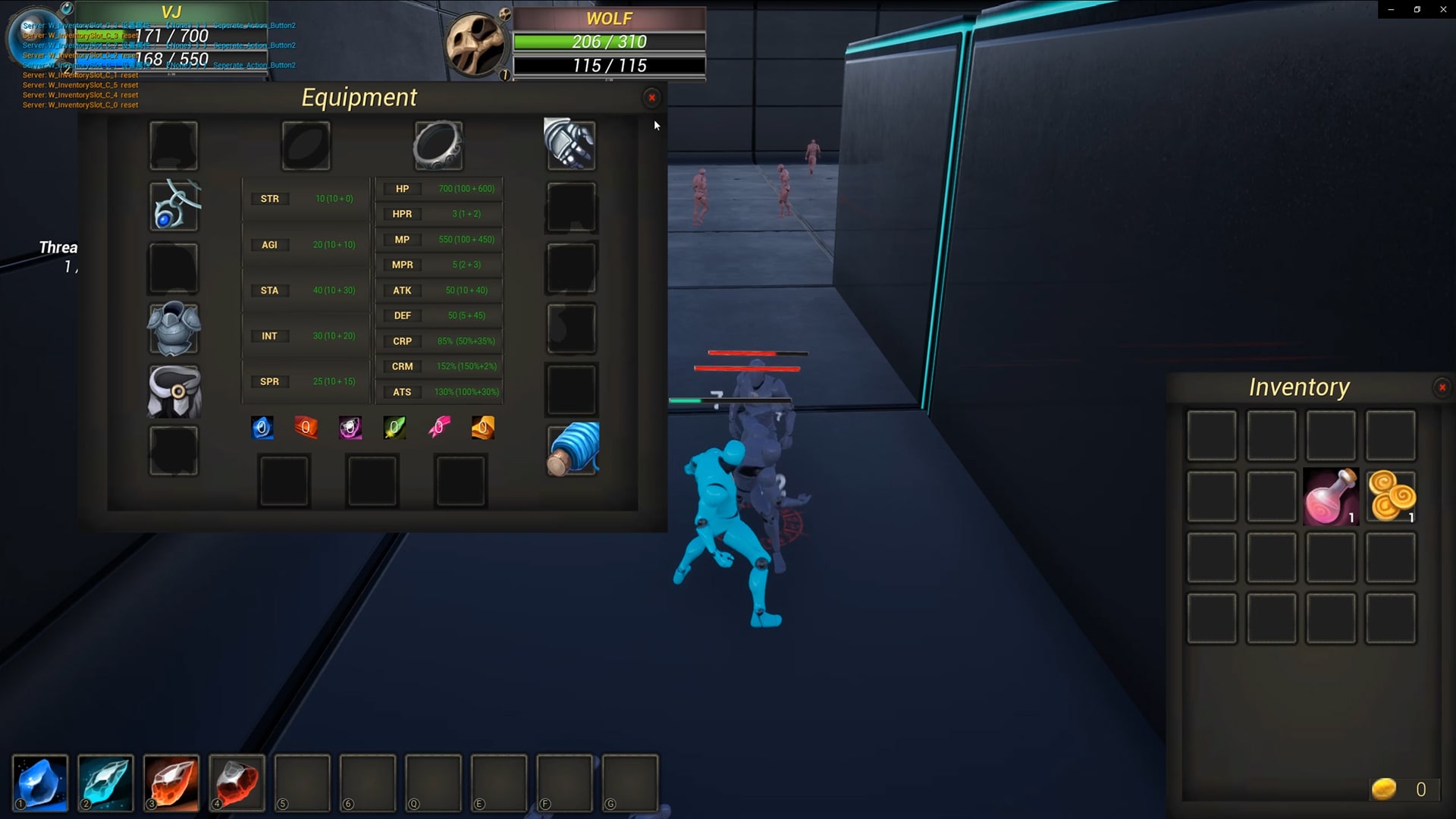1456x819 pixels.
Task: Select the equipped chest armor piece
Action: click(x=173, y=329)
